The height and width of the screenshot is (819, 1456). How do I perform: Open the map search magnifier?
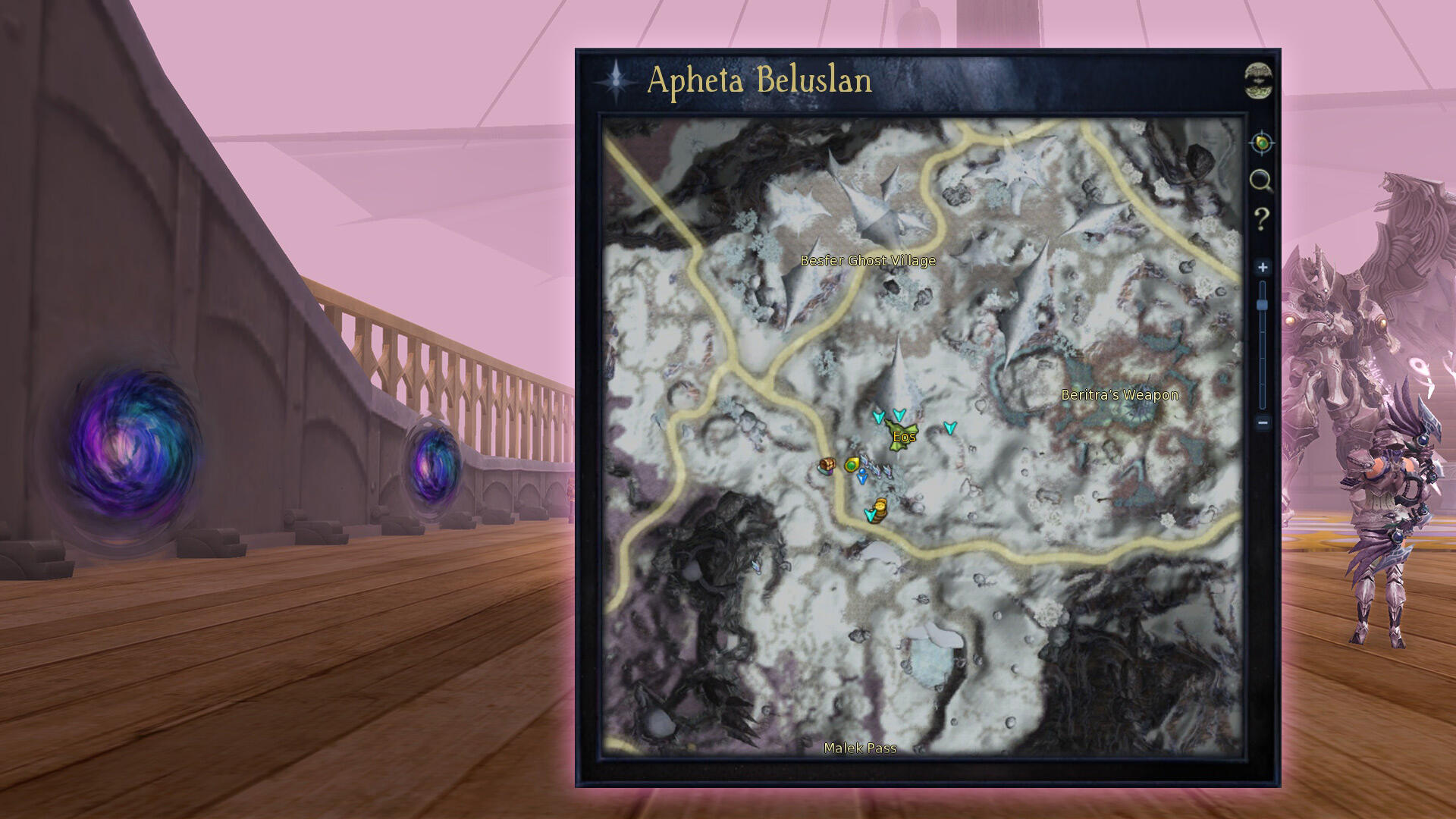coord(1260,180)
